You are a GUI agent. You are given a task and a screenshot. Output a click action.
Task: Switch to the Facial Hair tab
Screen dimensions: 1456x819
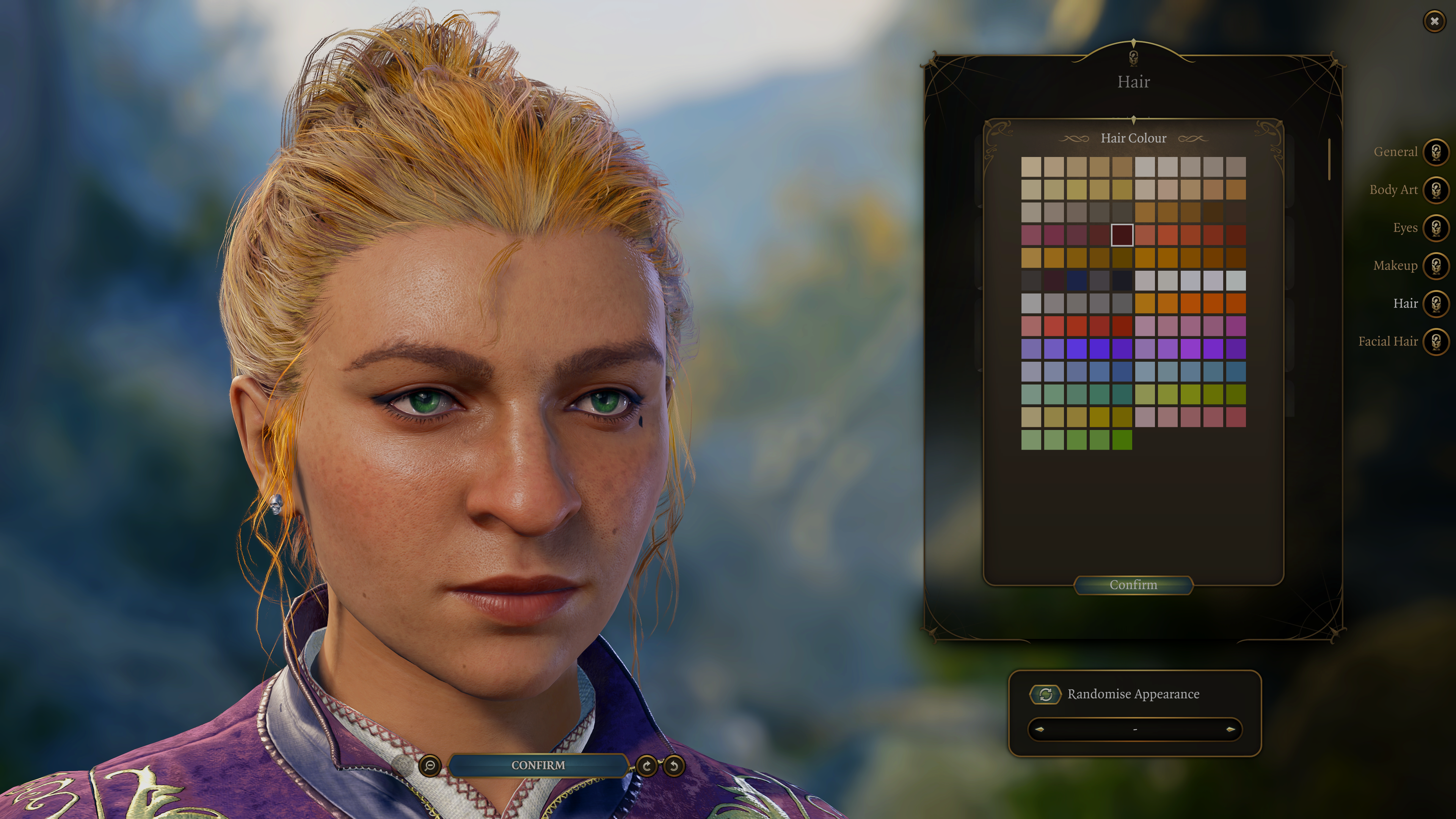coord(1436,341)
